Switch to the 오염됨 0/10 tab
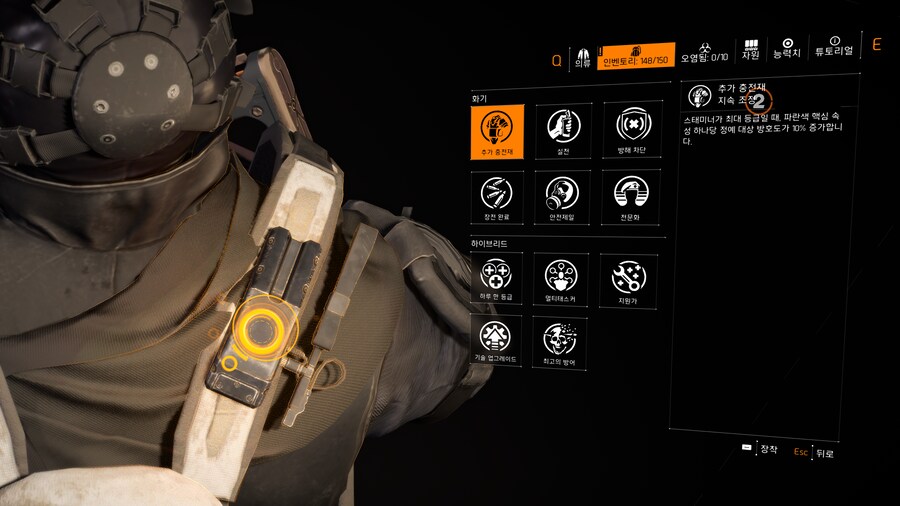 [x=707, y=58]
